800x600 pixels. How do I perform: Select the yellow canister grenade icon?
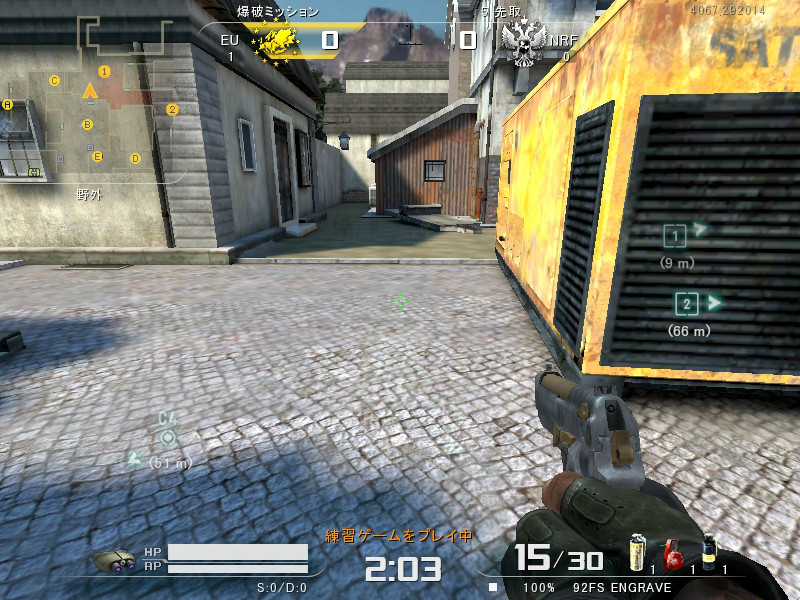coord(636,553)
